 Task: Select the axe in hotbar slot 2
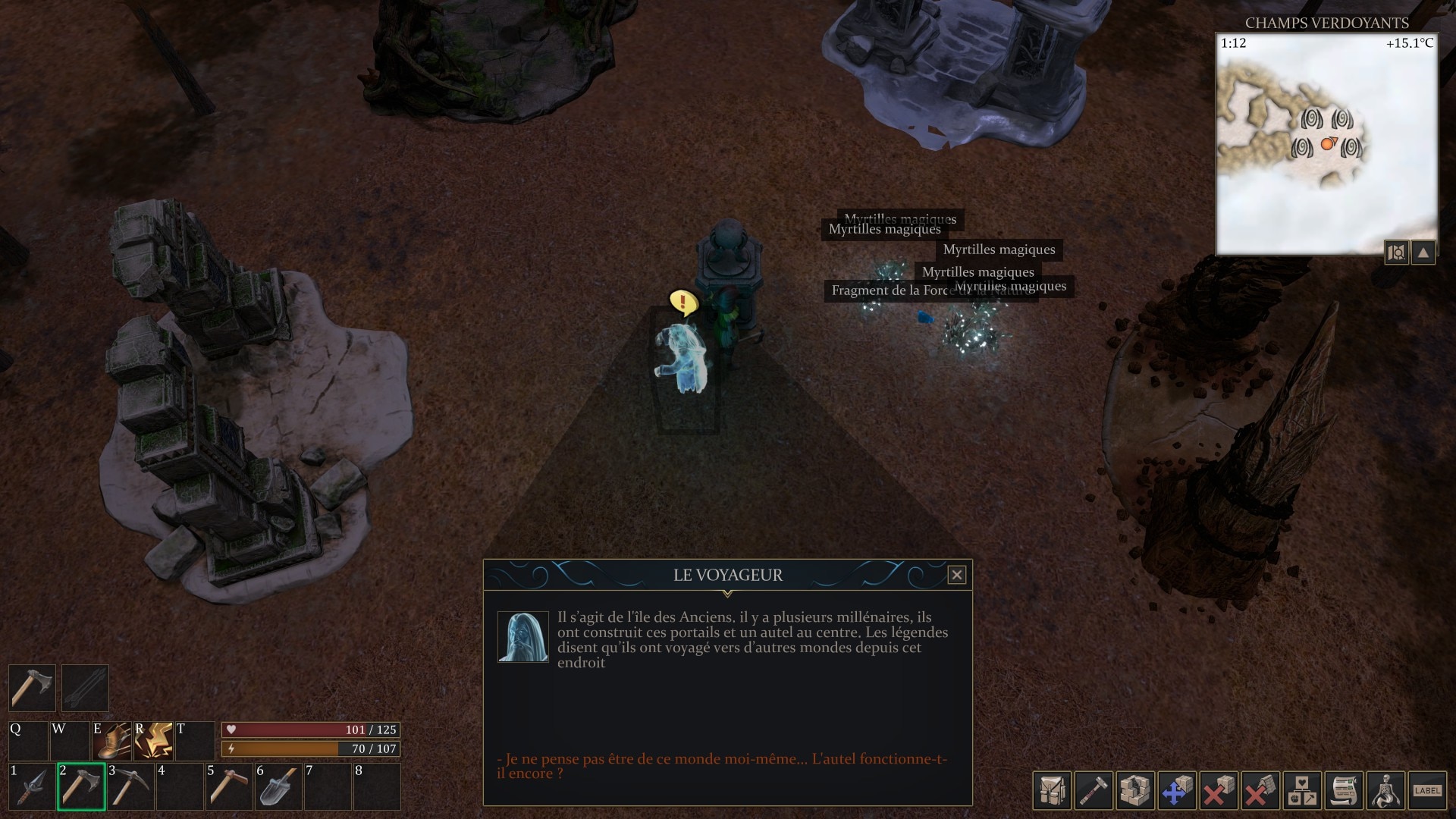[81, 787]
